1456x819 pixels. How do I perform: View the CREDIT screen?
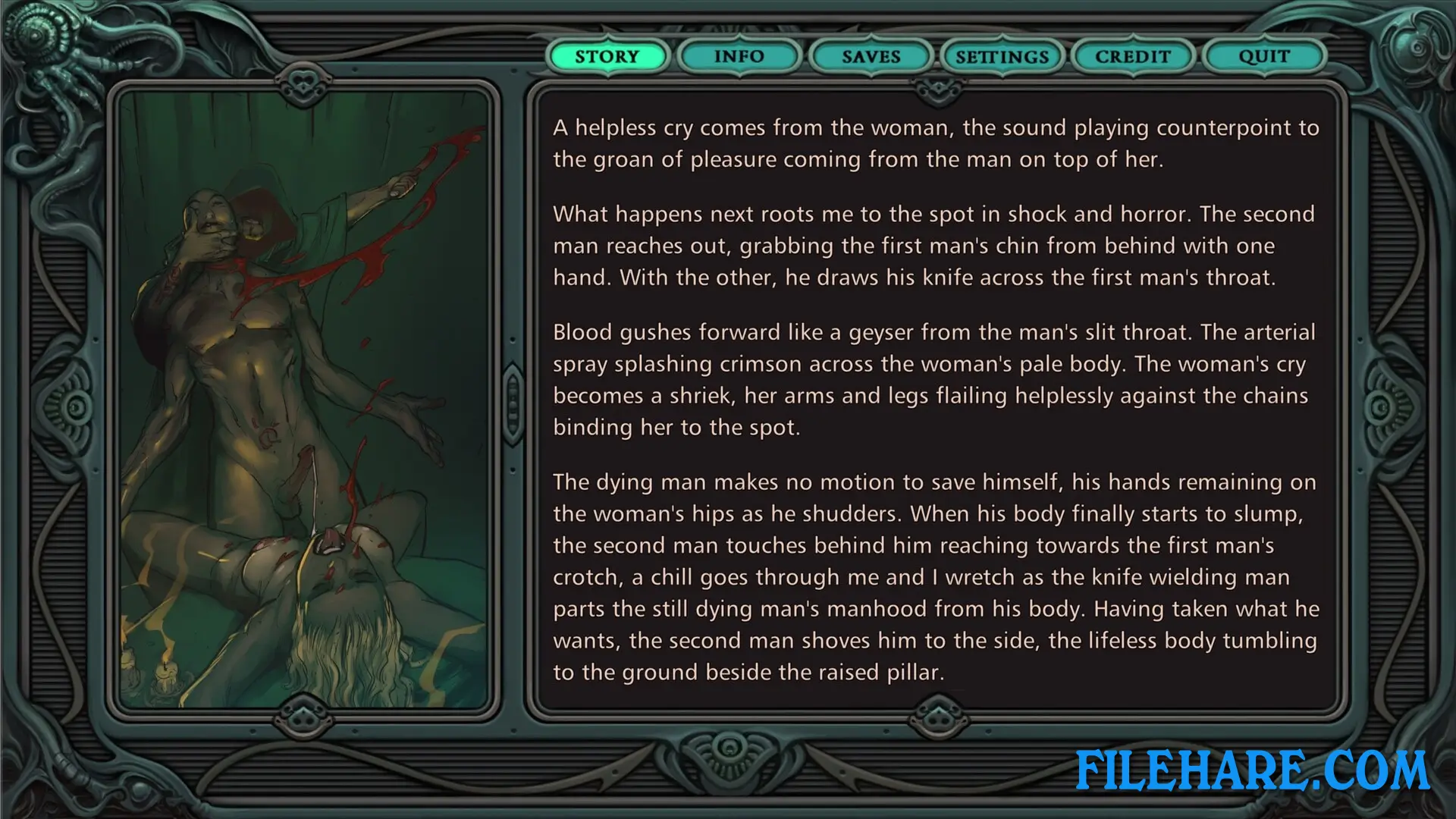point(1132,55)
